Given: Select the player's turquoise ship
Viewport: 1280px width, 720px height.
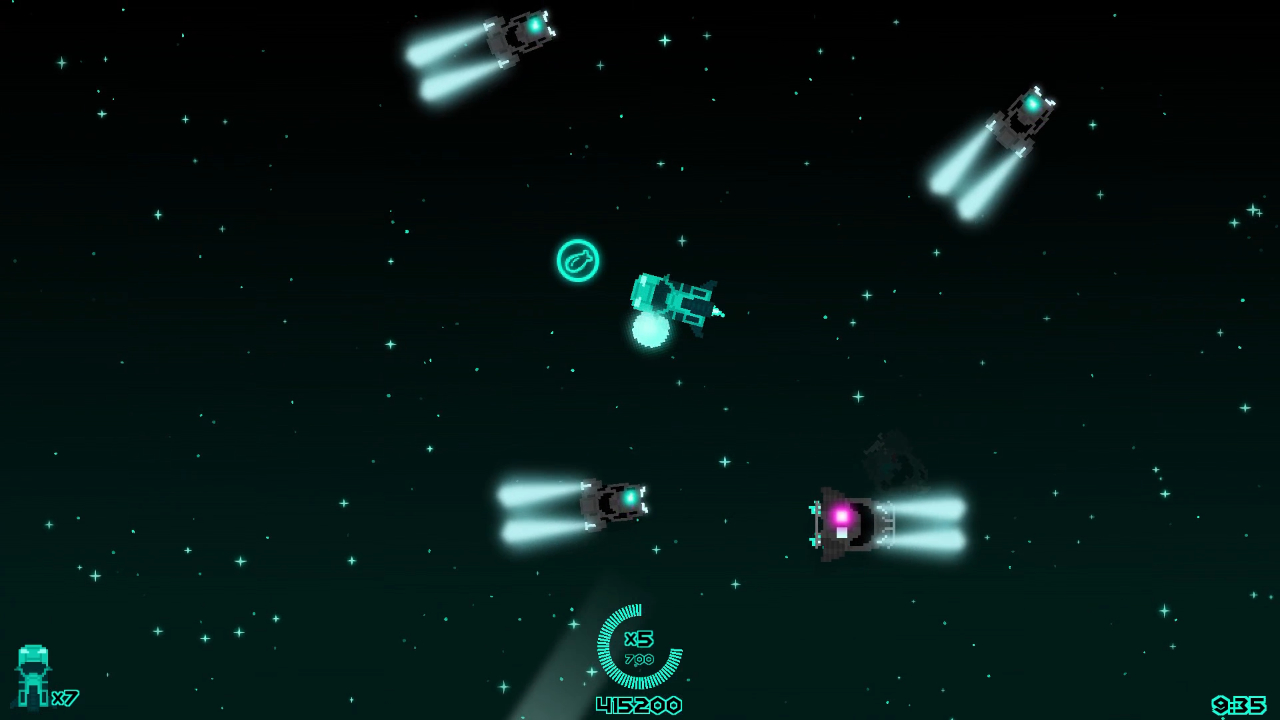Looking at the screenshot, I should (672, 300).
